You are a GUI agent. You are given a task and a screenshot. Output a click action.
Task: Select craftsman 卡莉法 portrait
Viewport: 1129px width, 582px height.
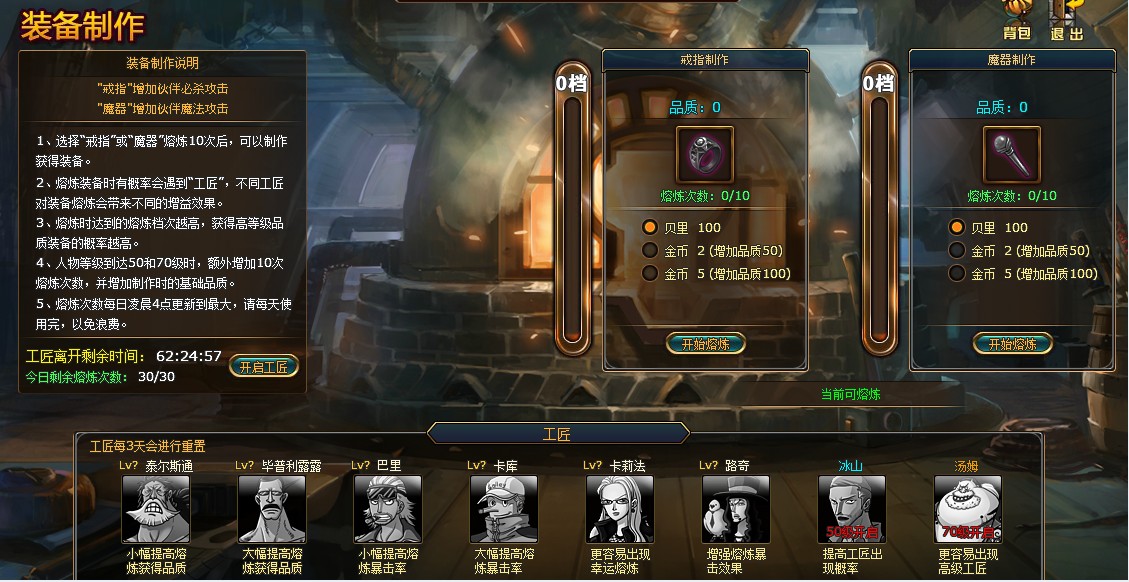coord(620,509)
